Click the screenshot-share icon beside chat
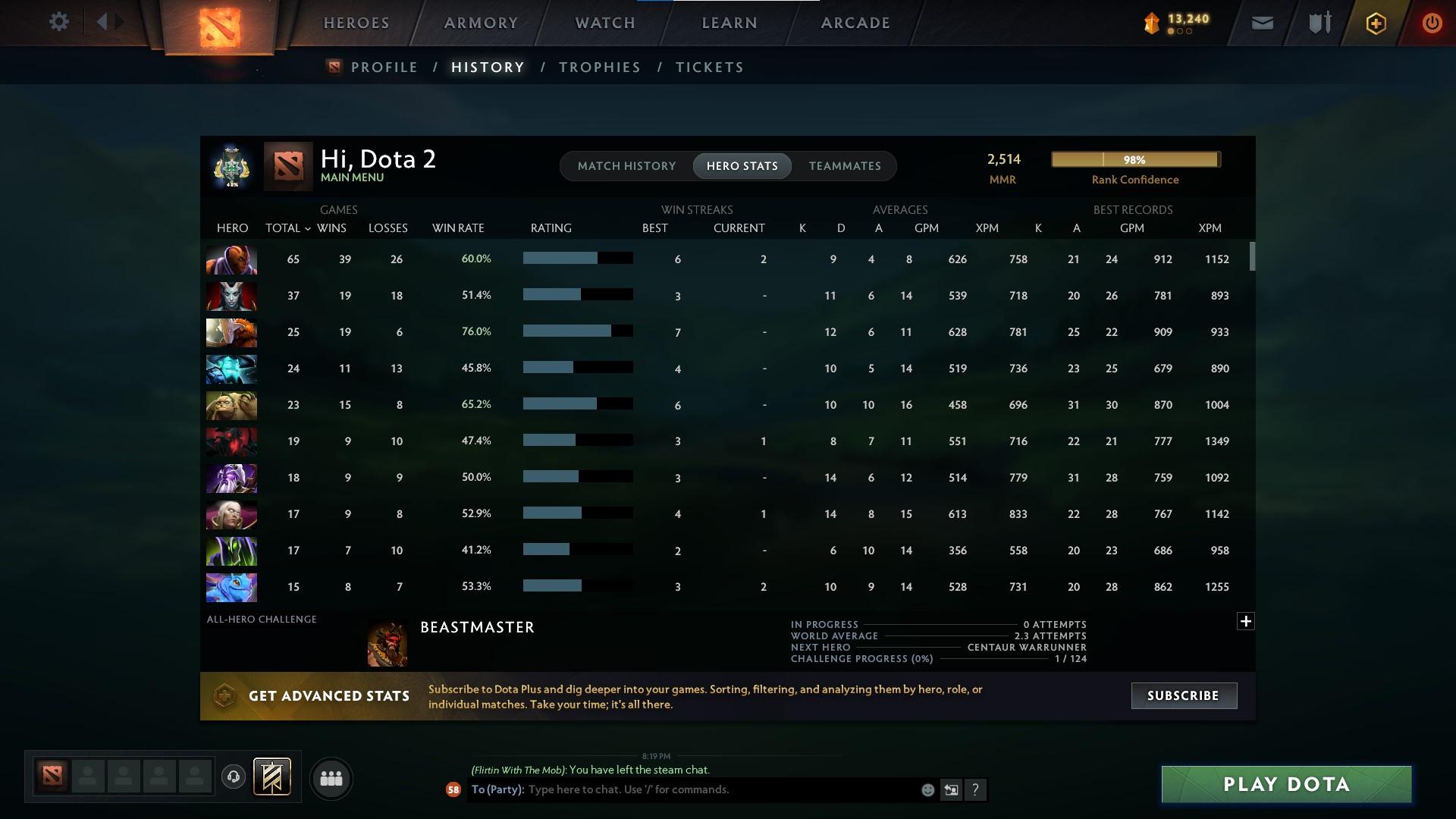 pyautogui.click(x=951, y=789)
